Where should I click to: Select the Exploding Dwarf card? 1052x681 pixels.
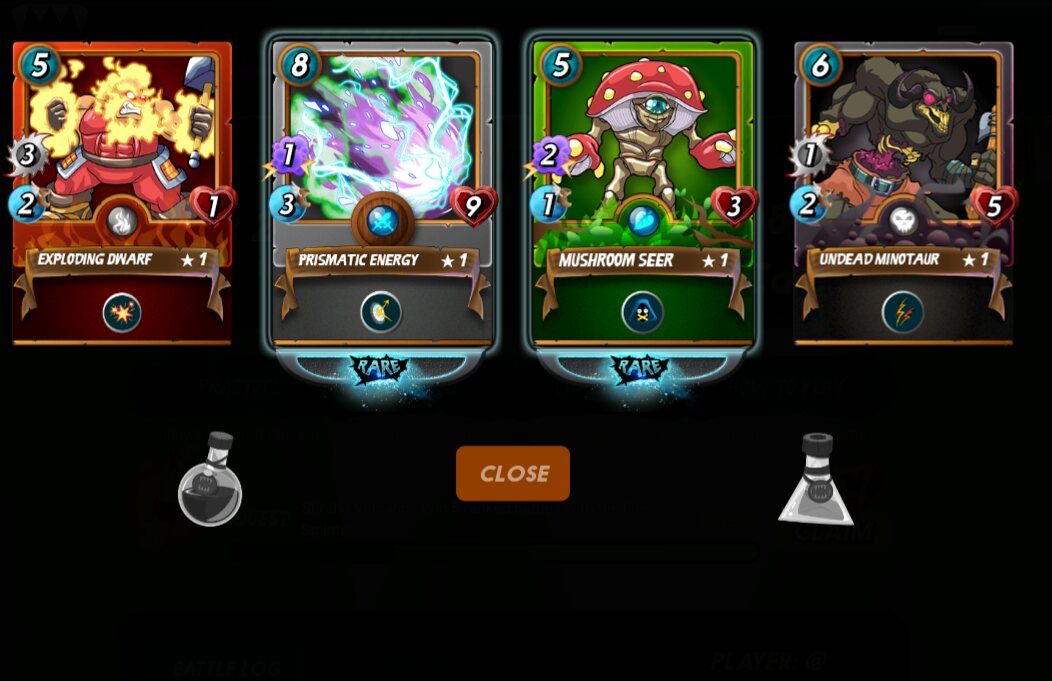pos(122,150)
